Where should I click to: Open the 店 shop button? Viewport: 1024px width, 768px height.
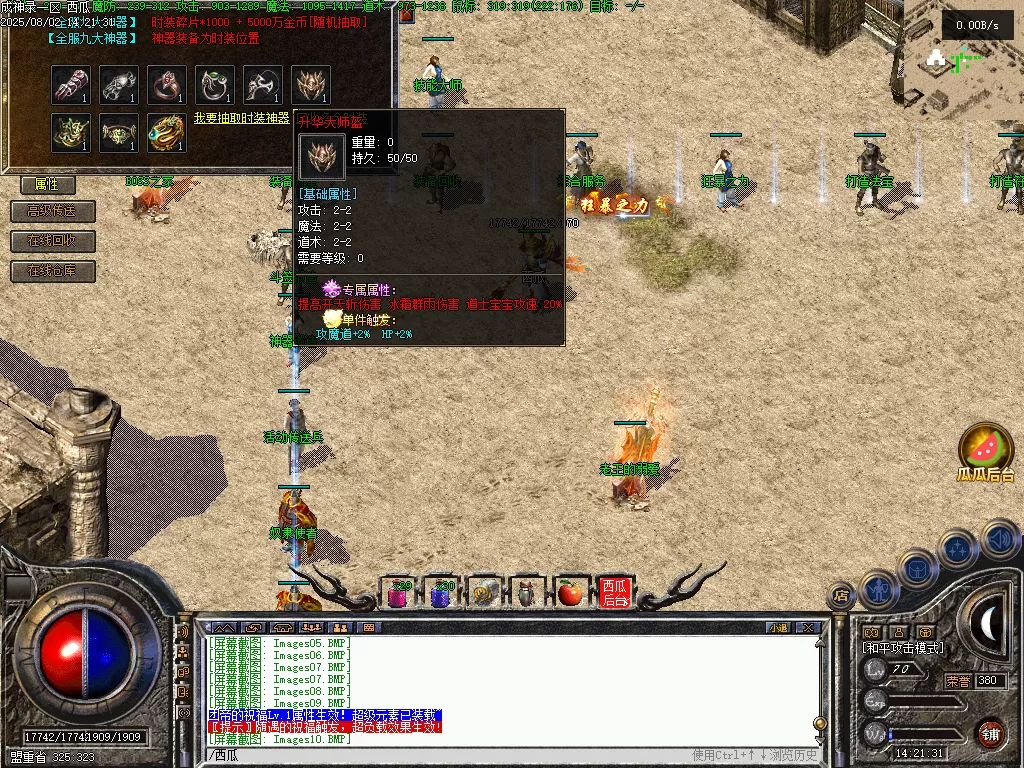(841, 596)
